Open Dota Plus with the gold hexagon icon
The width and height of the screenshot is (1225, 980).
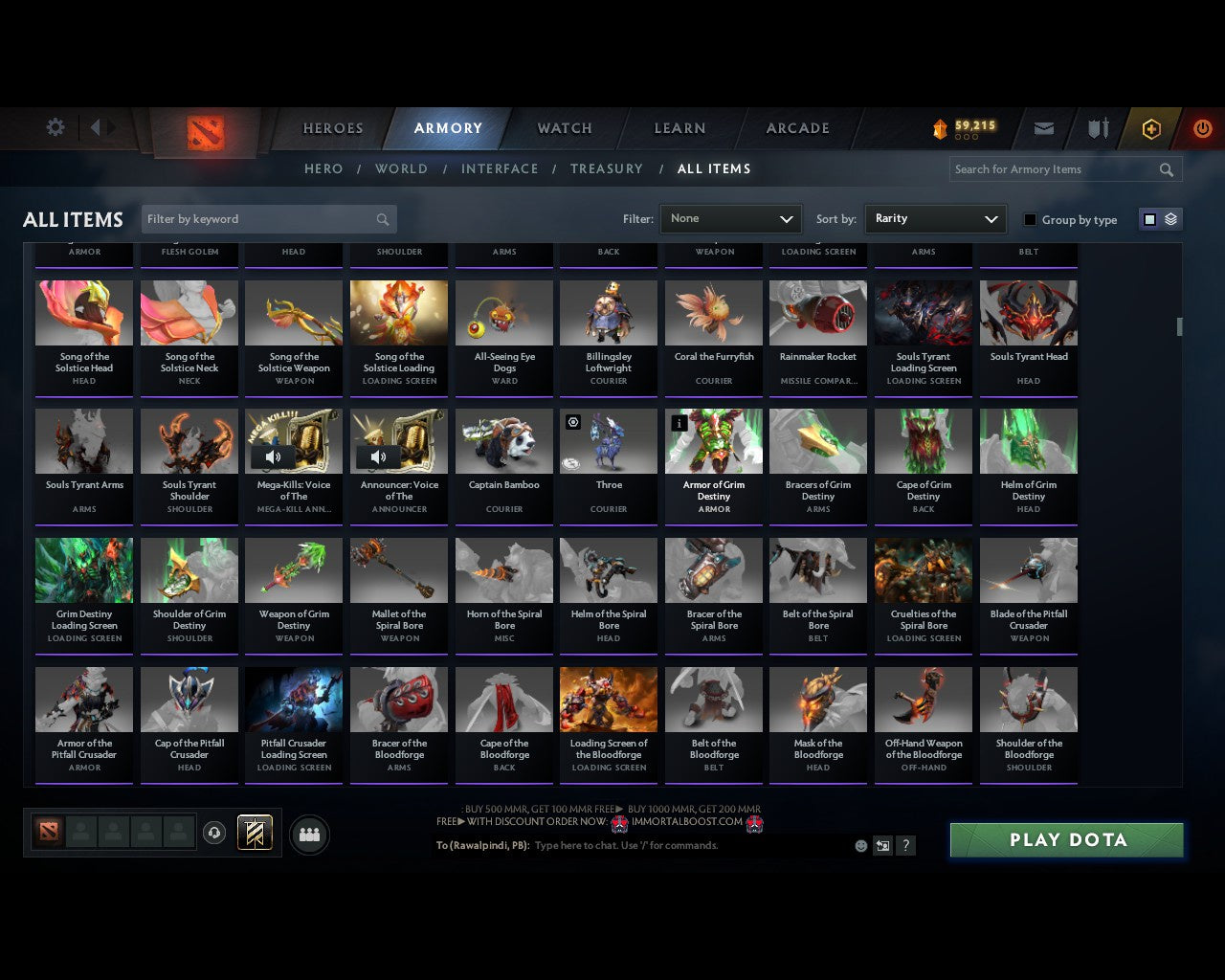click(x=1151, y=128)
